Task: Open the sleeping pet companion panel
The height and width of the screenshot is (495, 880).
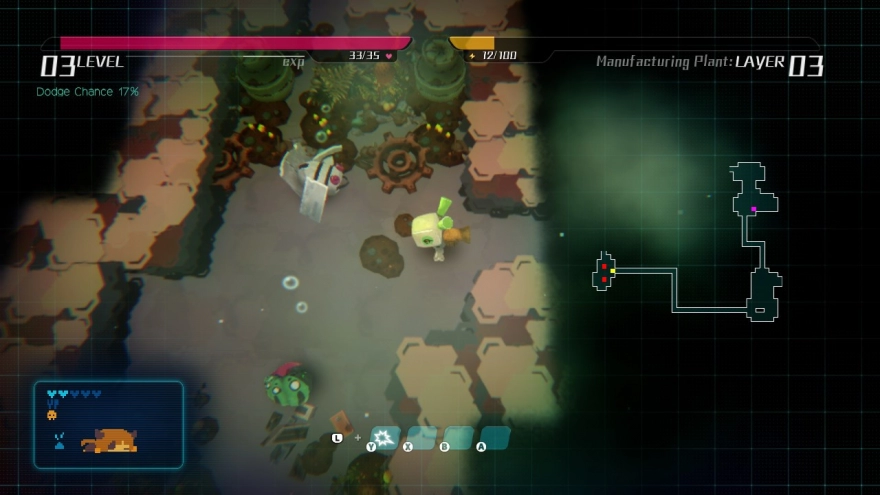Action: coord(109,425)
